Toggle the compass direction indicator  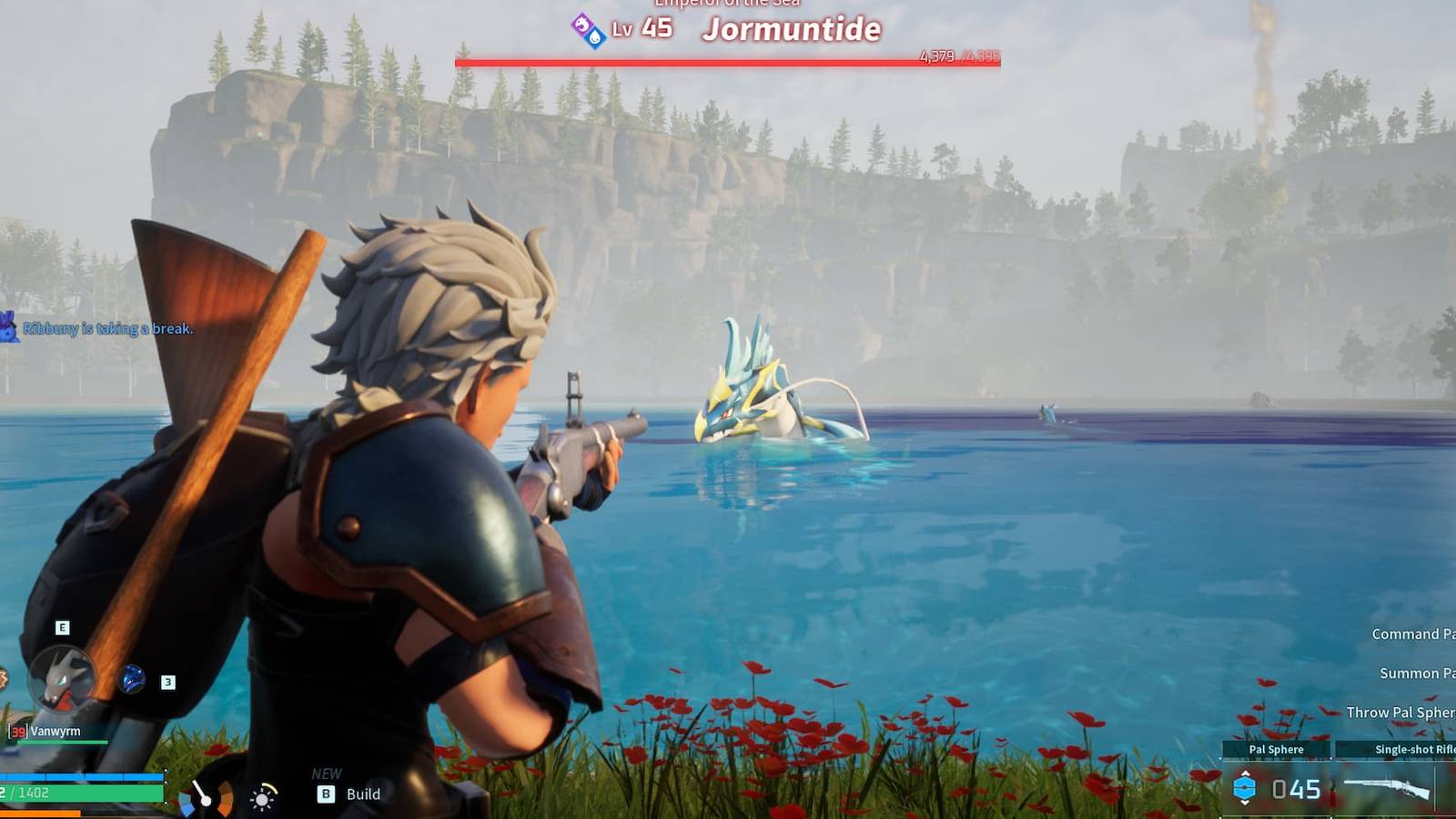pyautogui.click(x=205, y=798)
